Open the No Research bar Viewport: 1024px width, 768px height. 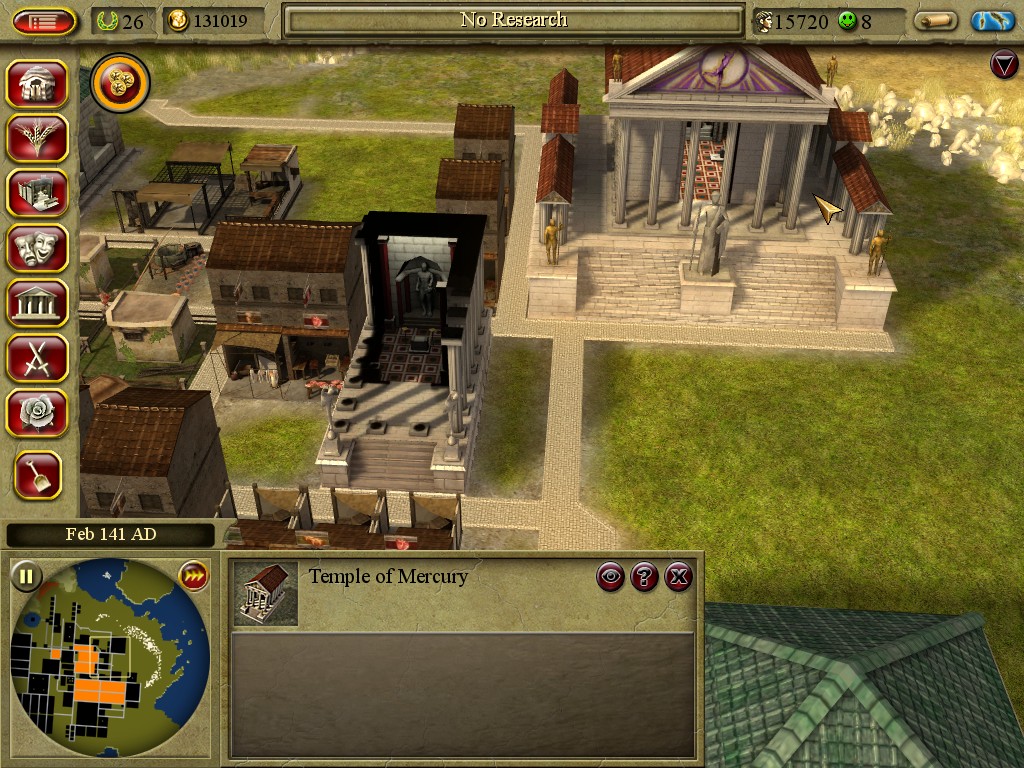514,21
